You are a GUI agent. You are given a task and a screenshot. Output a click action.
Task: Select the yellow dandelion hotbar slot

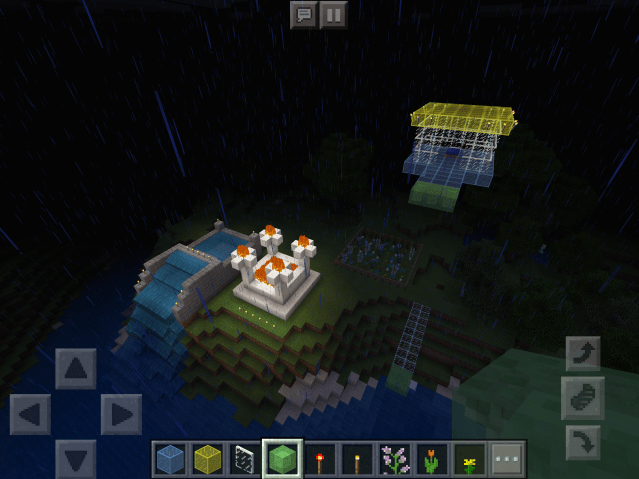pyautogui.click(x=469, y=459)
